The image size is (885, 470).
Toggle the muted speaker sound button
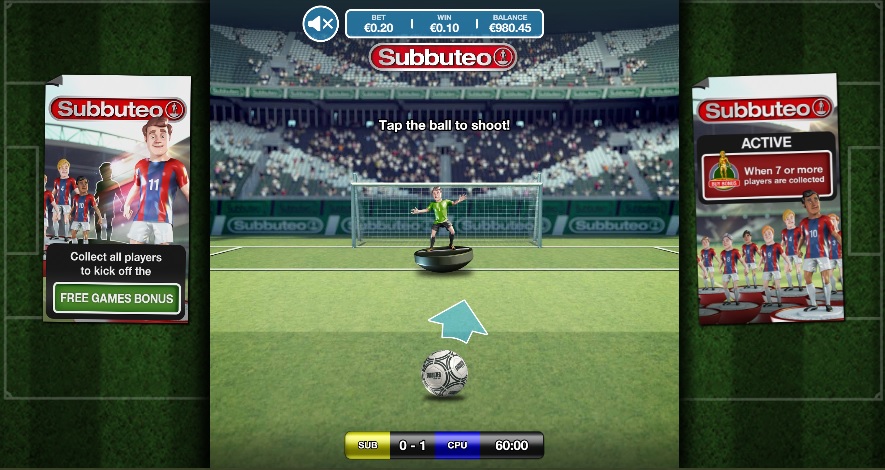point(321,23)
